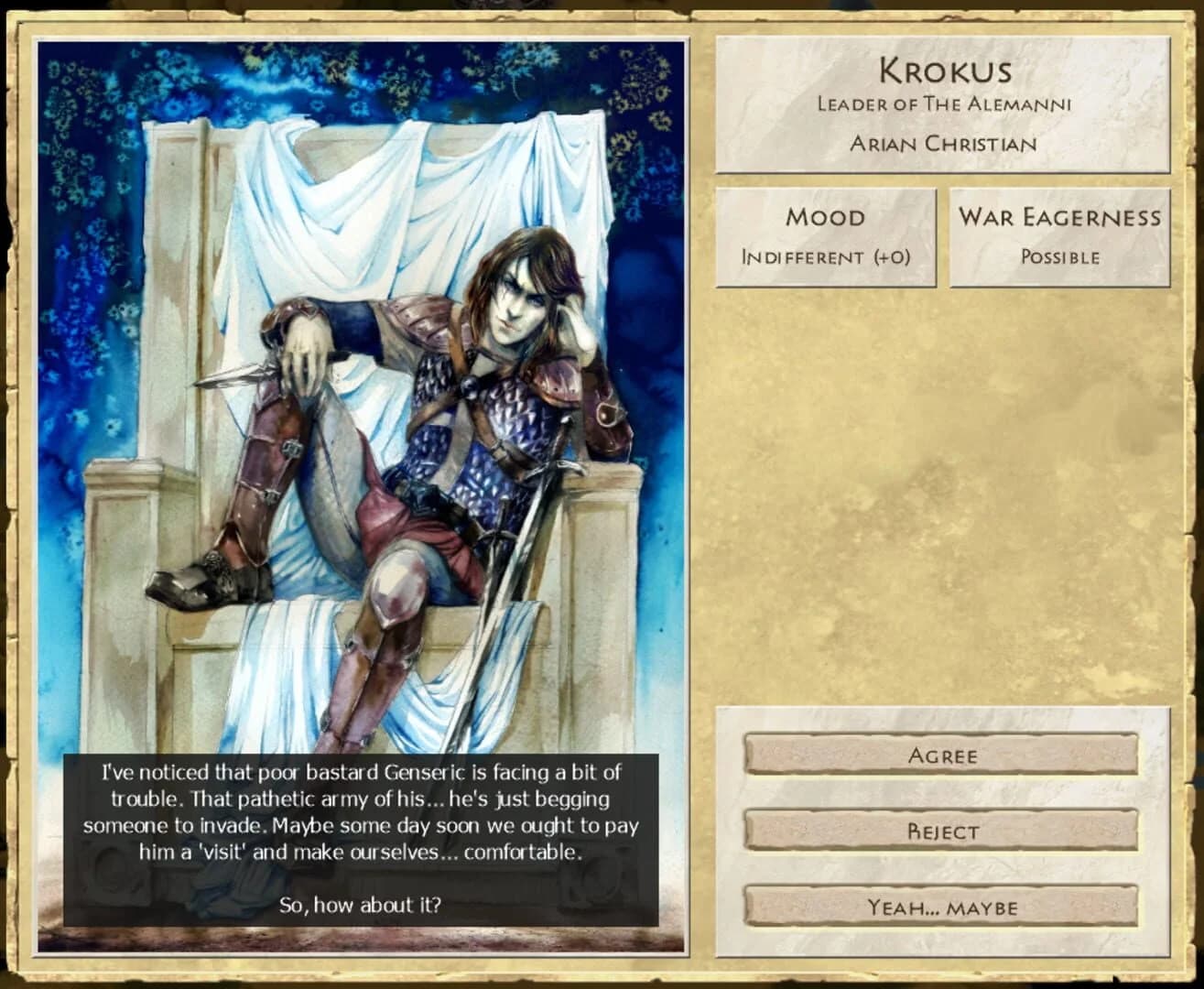
Task: Click the Agree button
Action: pyautogui.click(x=943, y=755)
